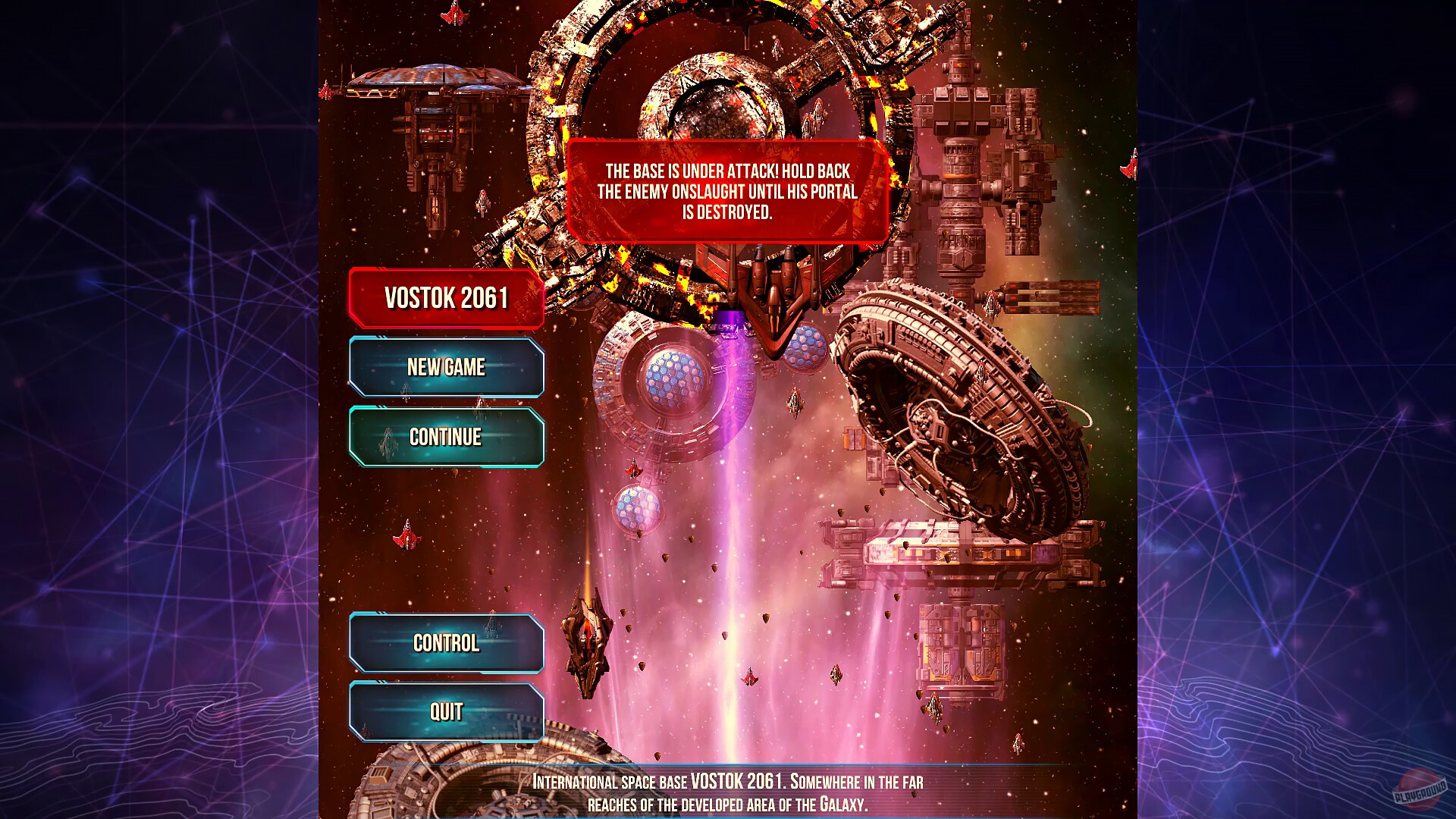Viewport: 1456px width, 819px height.
Task: Start a NEW GAME
Action: tap(446, 368)
